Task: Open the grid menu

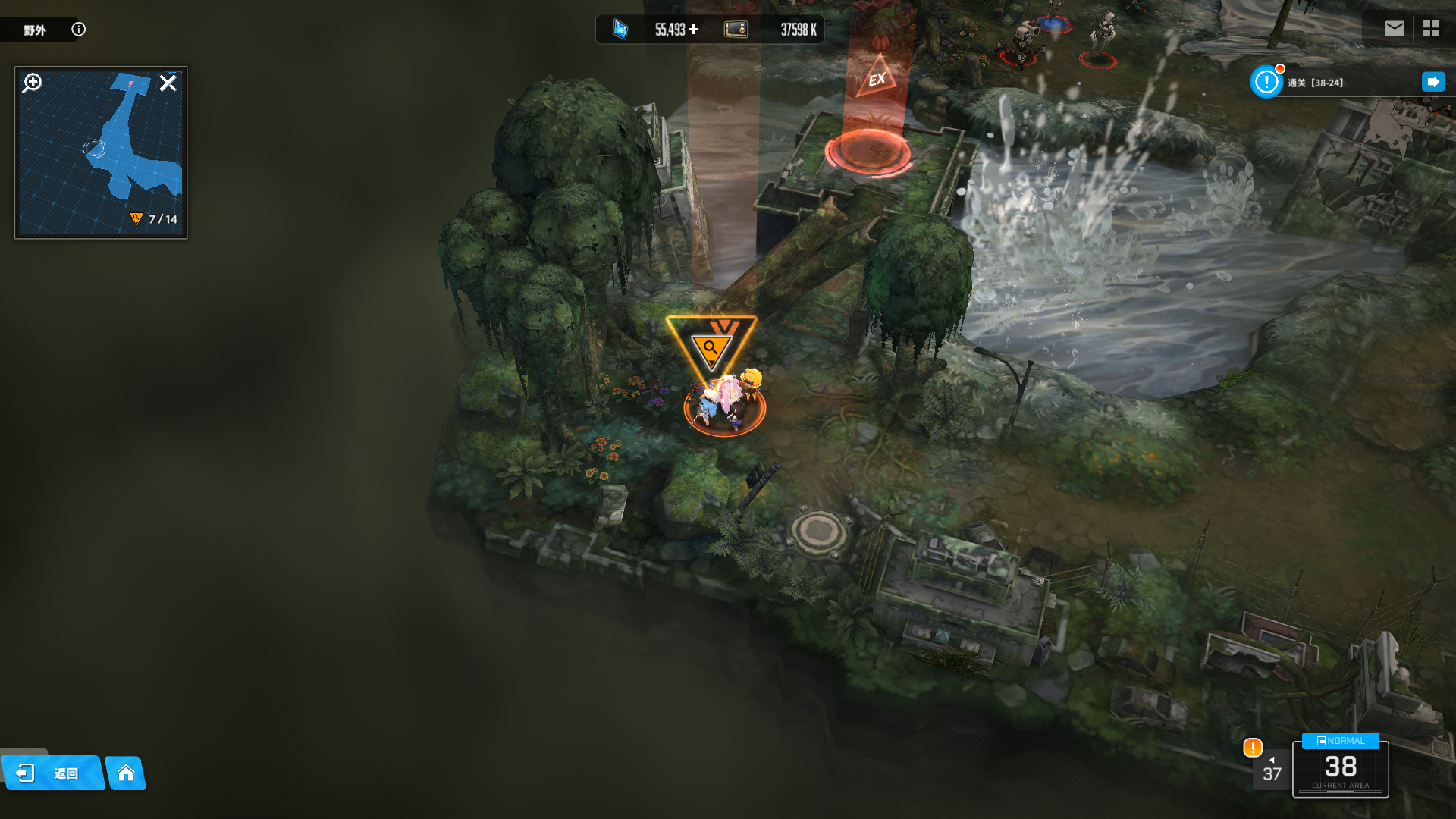Action: 1431,29
